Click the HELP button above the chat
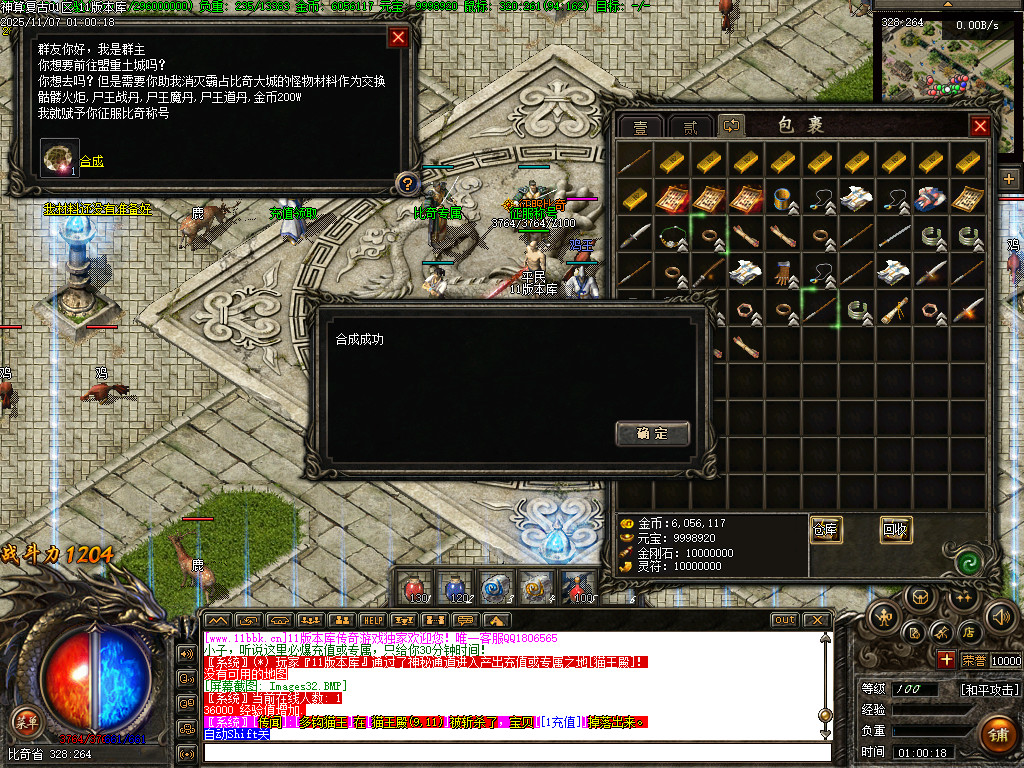This screenshot has width=1024, height=768. pyautogui.click(x=372, y=620)
